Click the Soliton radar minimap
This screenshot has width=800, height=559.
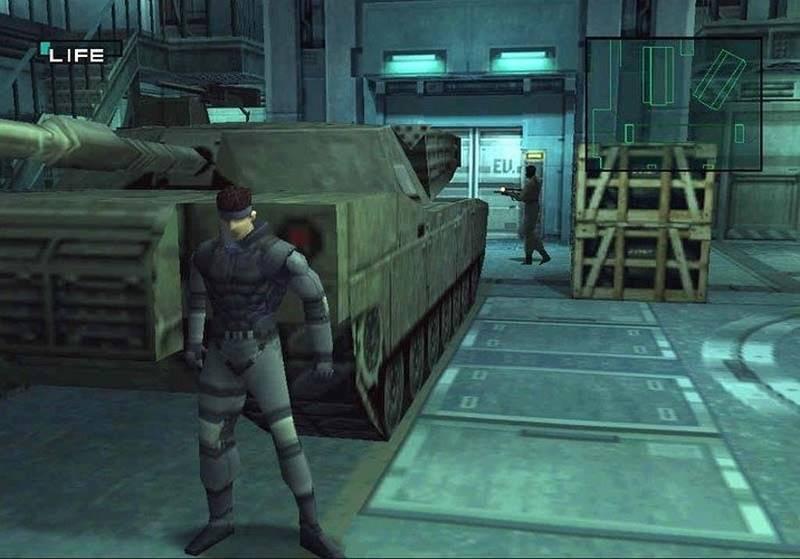pos(673,103)
